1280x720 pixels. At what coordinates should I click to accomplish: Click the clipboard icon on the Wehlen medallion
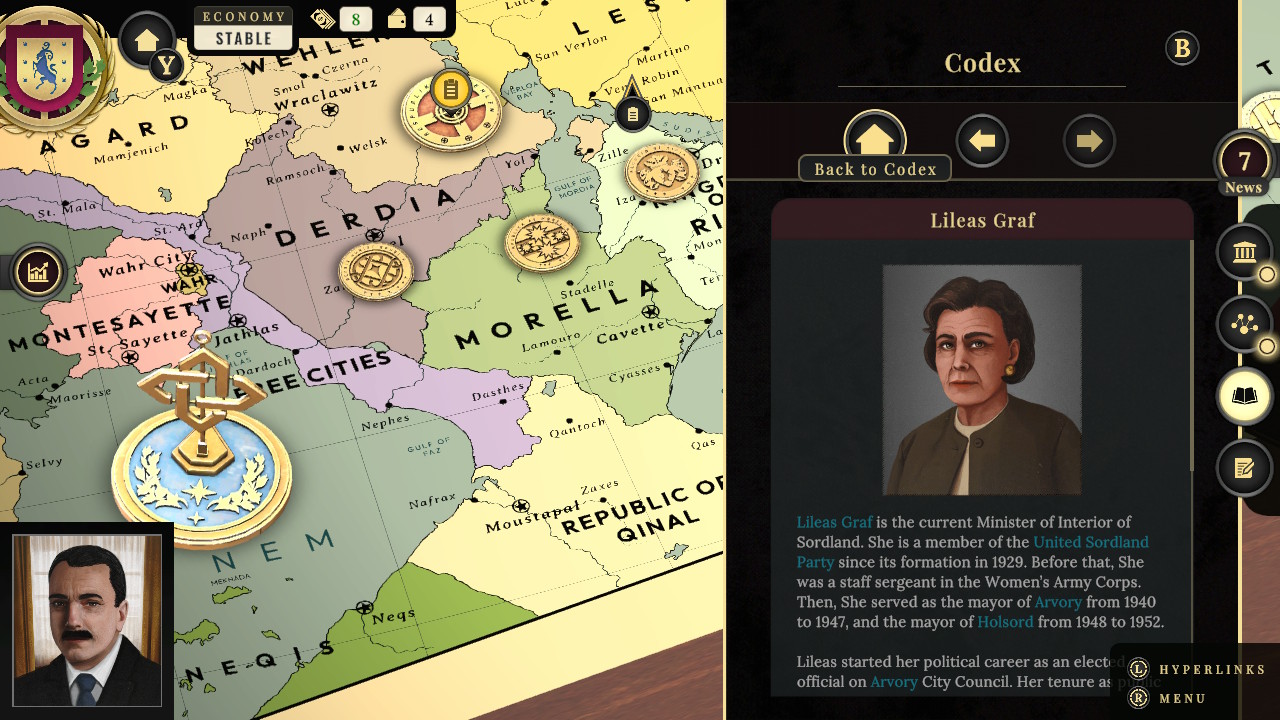[449, 91]
